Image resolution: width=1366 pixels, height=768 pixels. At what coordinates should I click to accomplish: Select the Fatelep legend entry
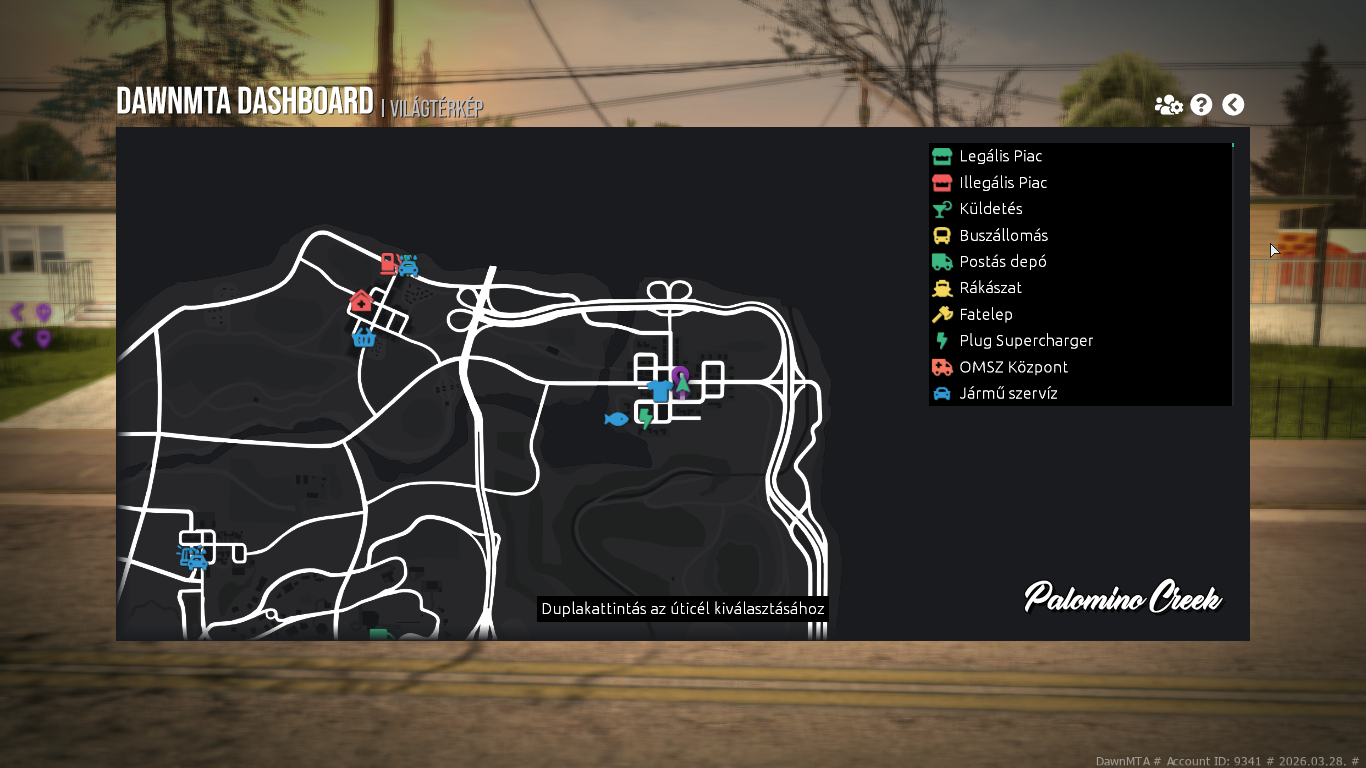pyautogui.click(x=985, y=314)
